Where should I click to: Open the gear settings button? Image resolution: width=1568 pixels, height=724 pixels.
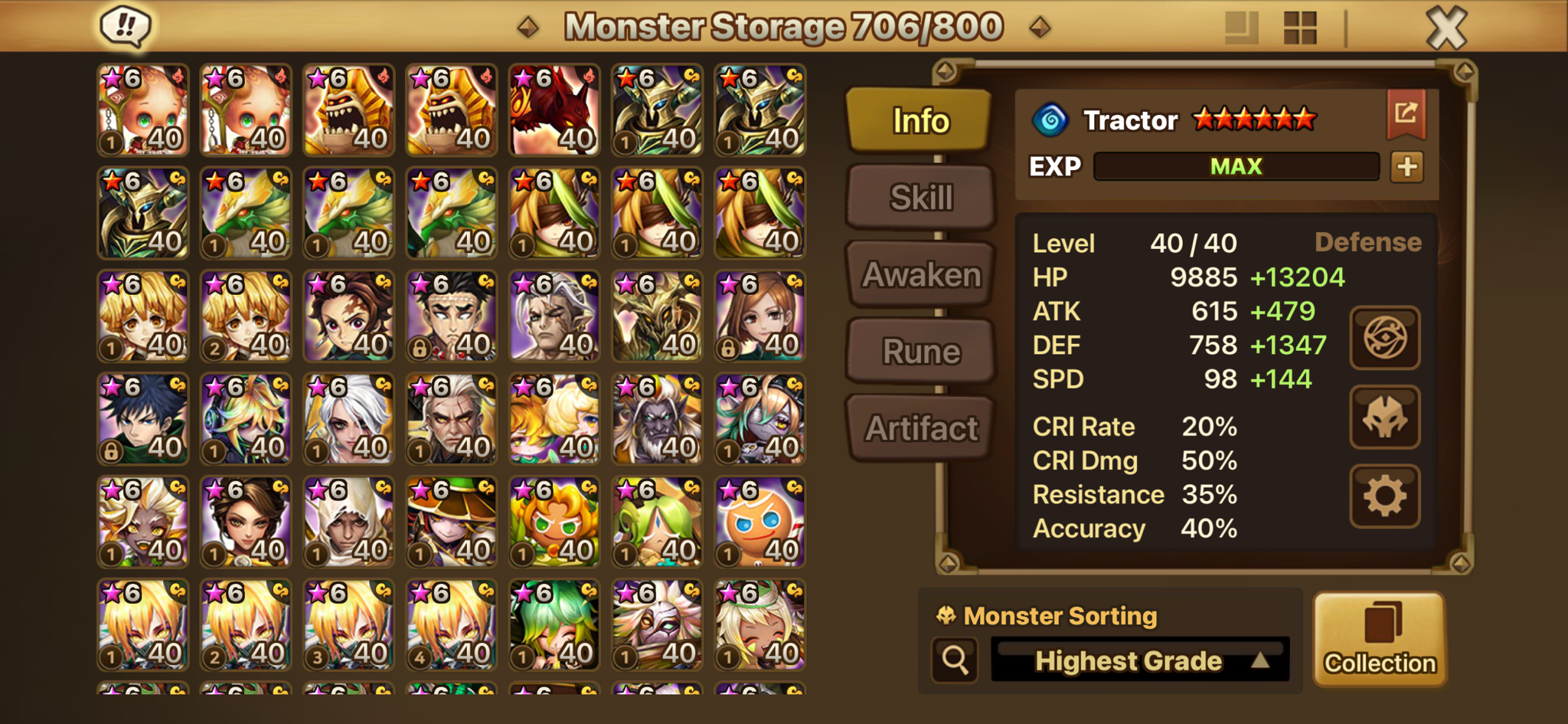[x=1384, y=496]
